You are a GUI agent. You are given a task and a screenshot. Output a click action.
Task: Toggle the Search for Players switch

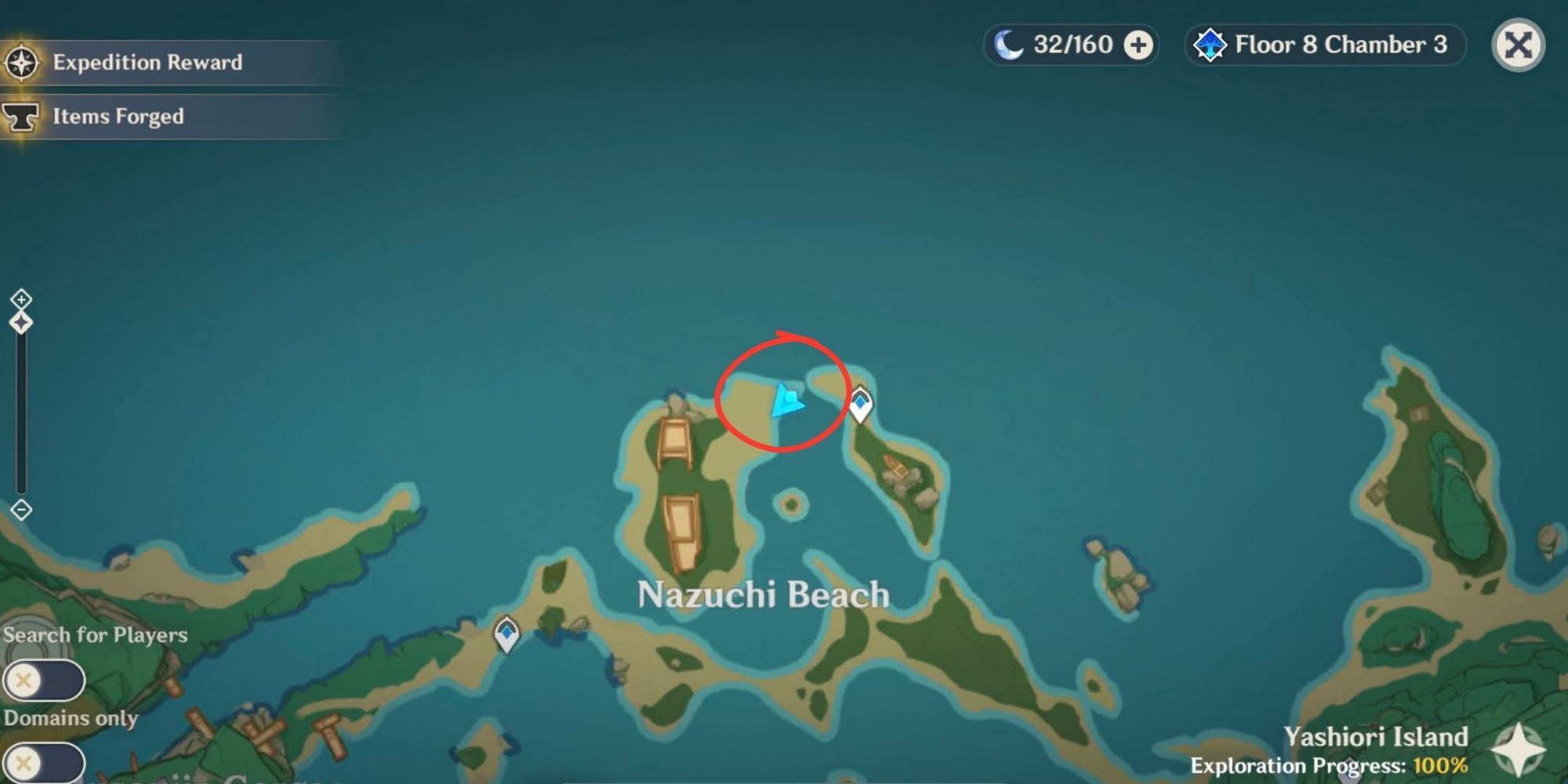click(x=43, y=680)
